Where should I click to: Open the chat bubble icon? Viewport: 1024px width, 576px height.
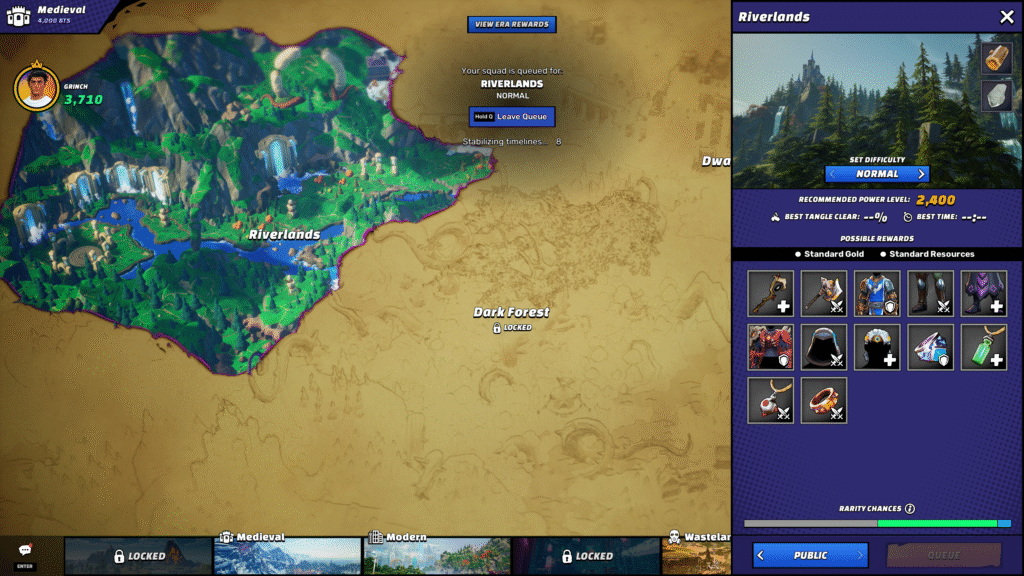click(25, 551)
